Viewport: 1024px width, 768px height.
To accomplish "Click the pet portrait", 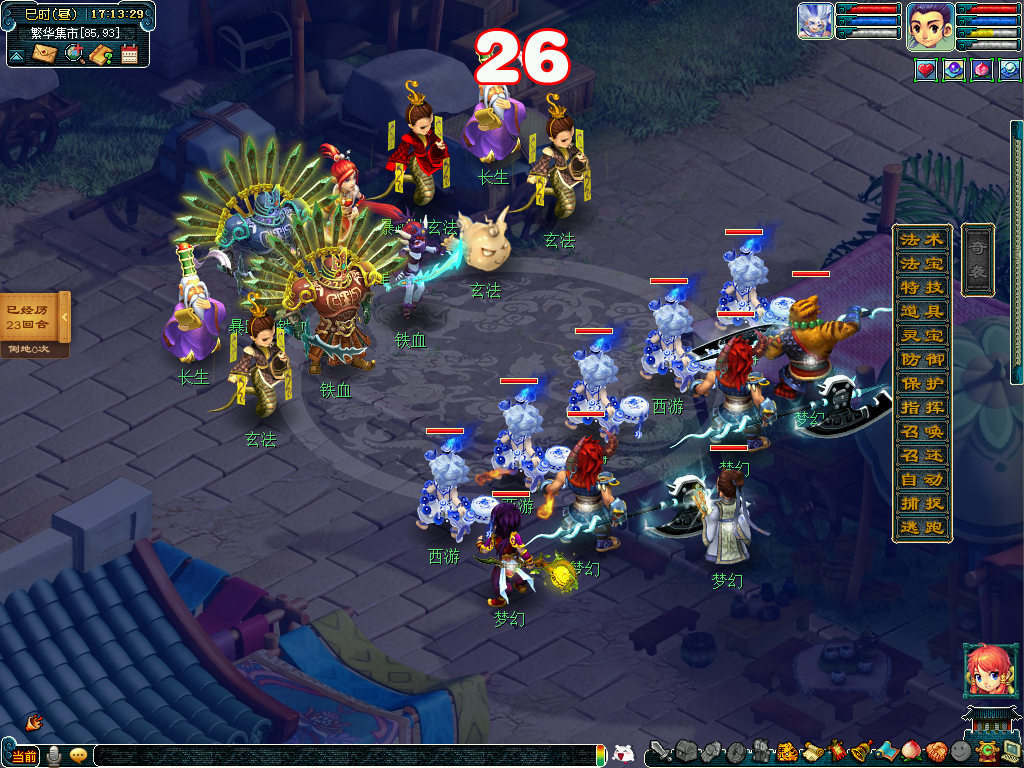I will (815, 21).
